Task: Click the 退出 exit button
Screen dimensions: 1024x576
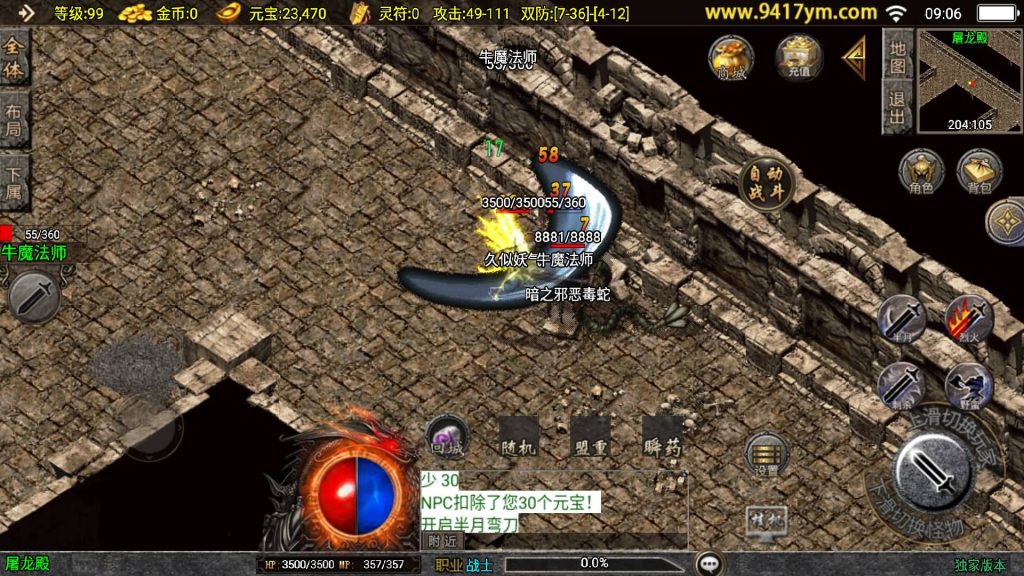Action: click(x=898, y=108)
